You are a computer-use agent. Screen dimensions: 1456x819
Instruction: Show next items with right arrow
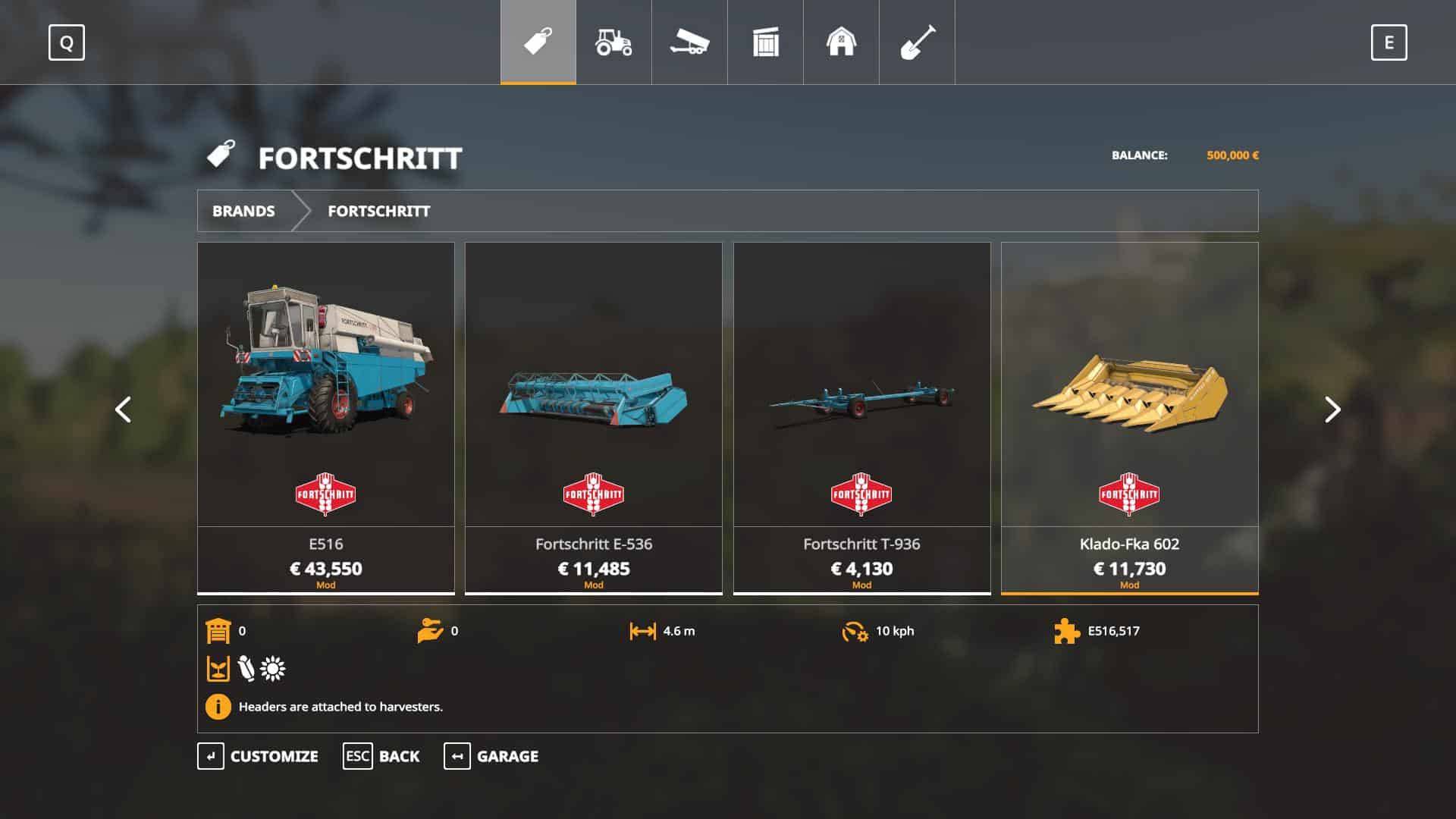point(1332,409)
